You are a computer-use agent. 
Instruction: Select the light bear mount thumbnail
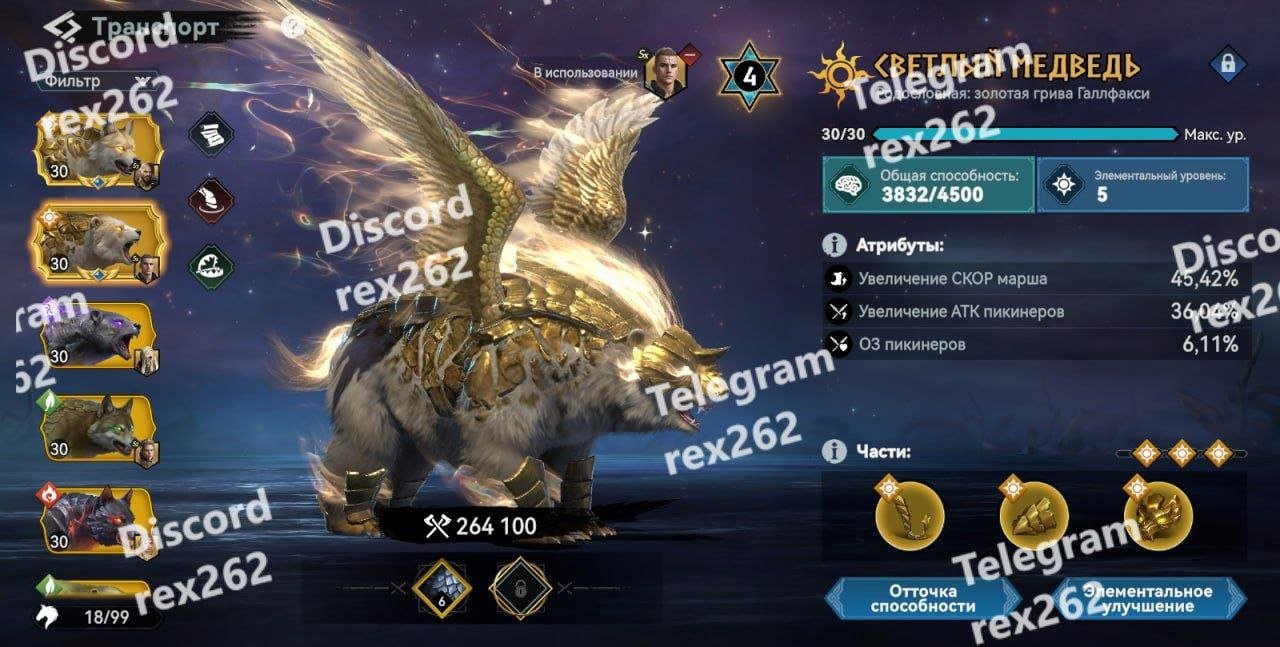tap(98, 241)
